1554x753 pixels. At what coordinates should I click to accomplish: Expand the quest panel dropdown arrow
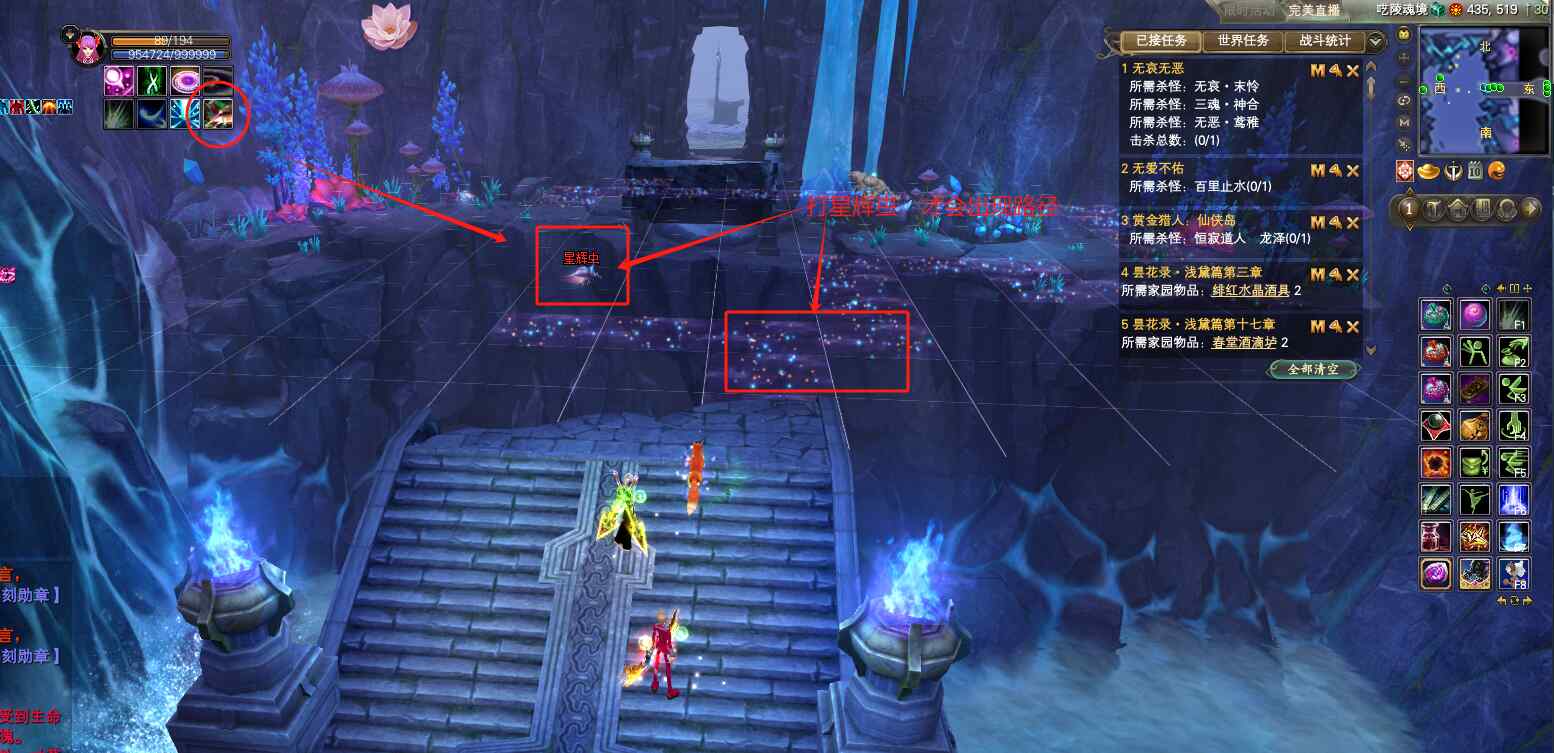point(1376,41)
